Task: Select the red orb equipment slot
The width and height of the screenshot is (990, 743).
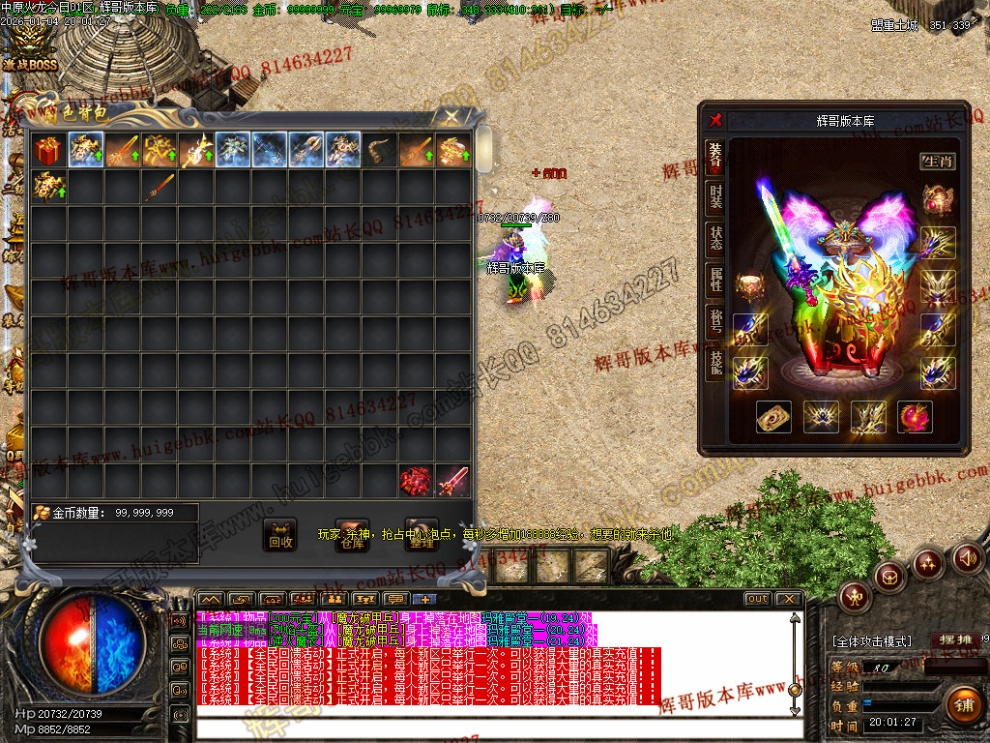Action: pyautogui.click(x=915, y=416)
